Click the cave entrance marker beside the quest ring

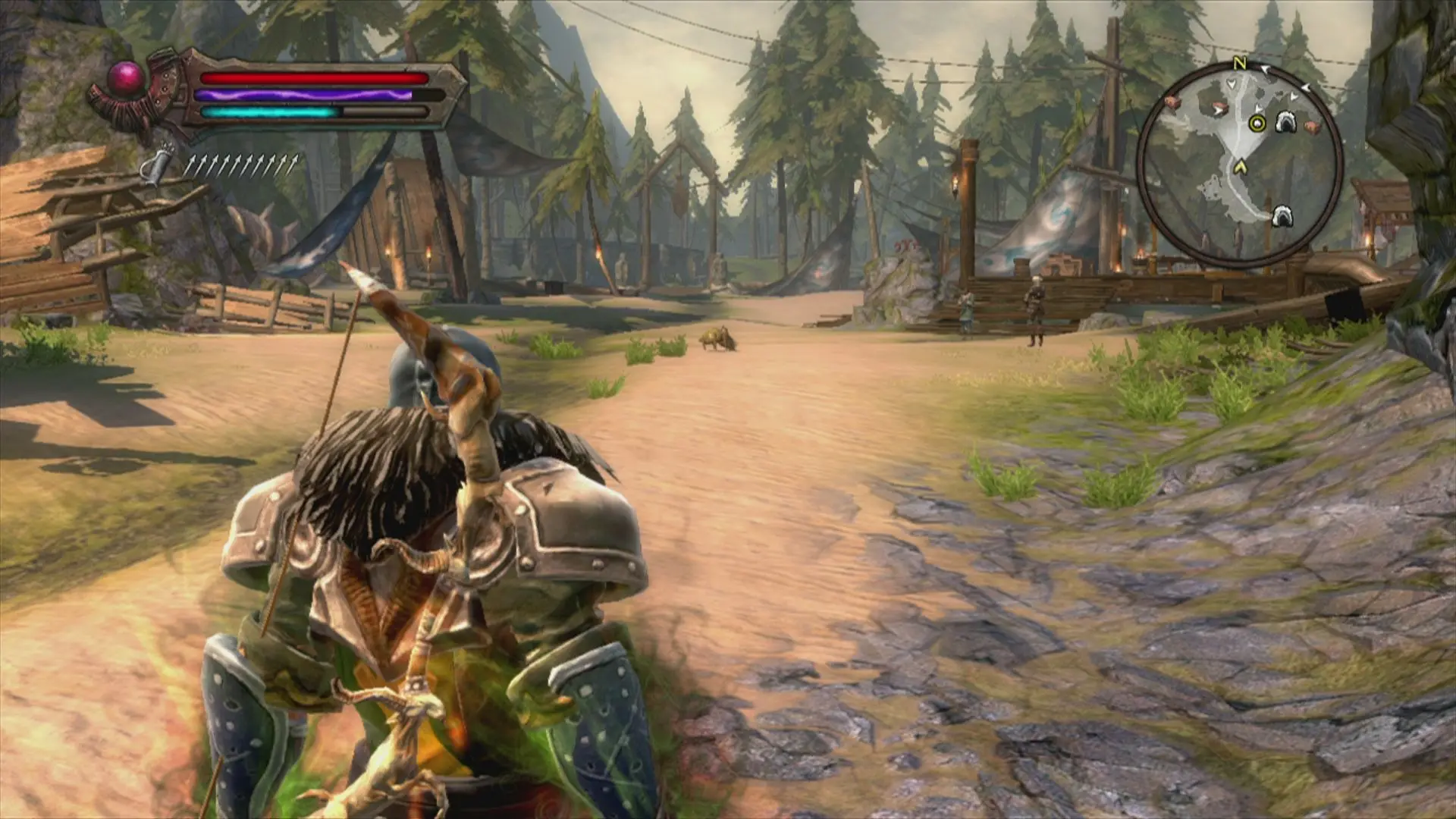click(1285, 121)
